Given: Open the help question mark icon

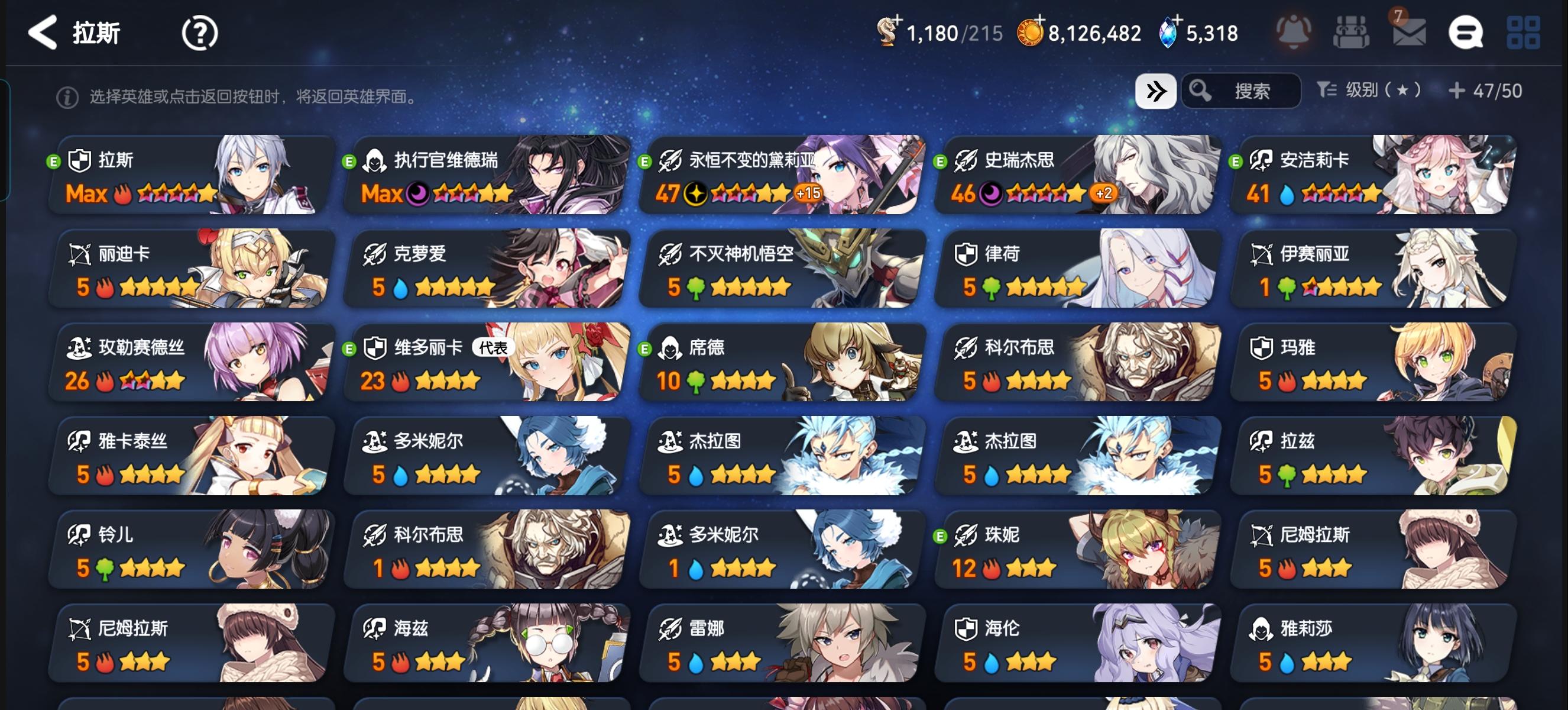Looking at the screenshot, I should [198, 32].
